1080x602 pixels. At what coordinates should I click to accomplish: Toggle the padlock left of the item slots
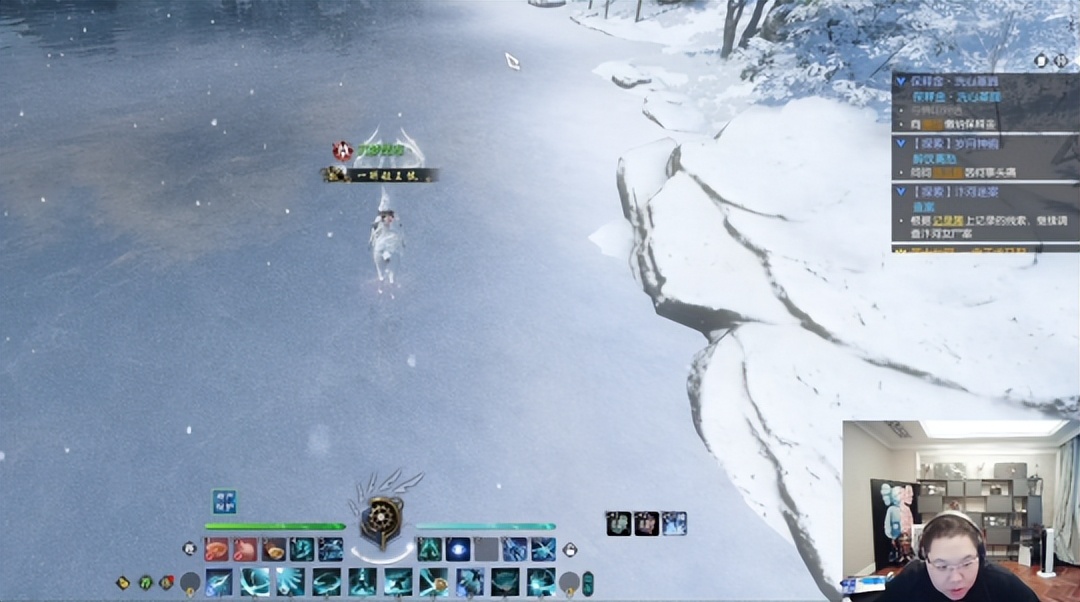coord(190,548)
